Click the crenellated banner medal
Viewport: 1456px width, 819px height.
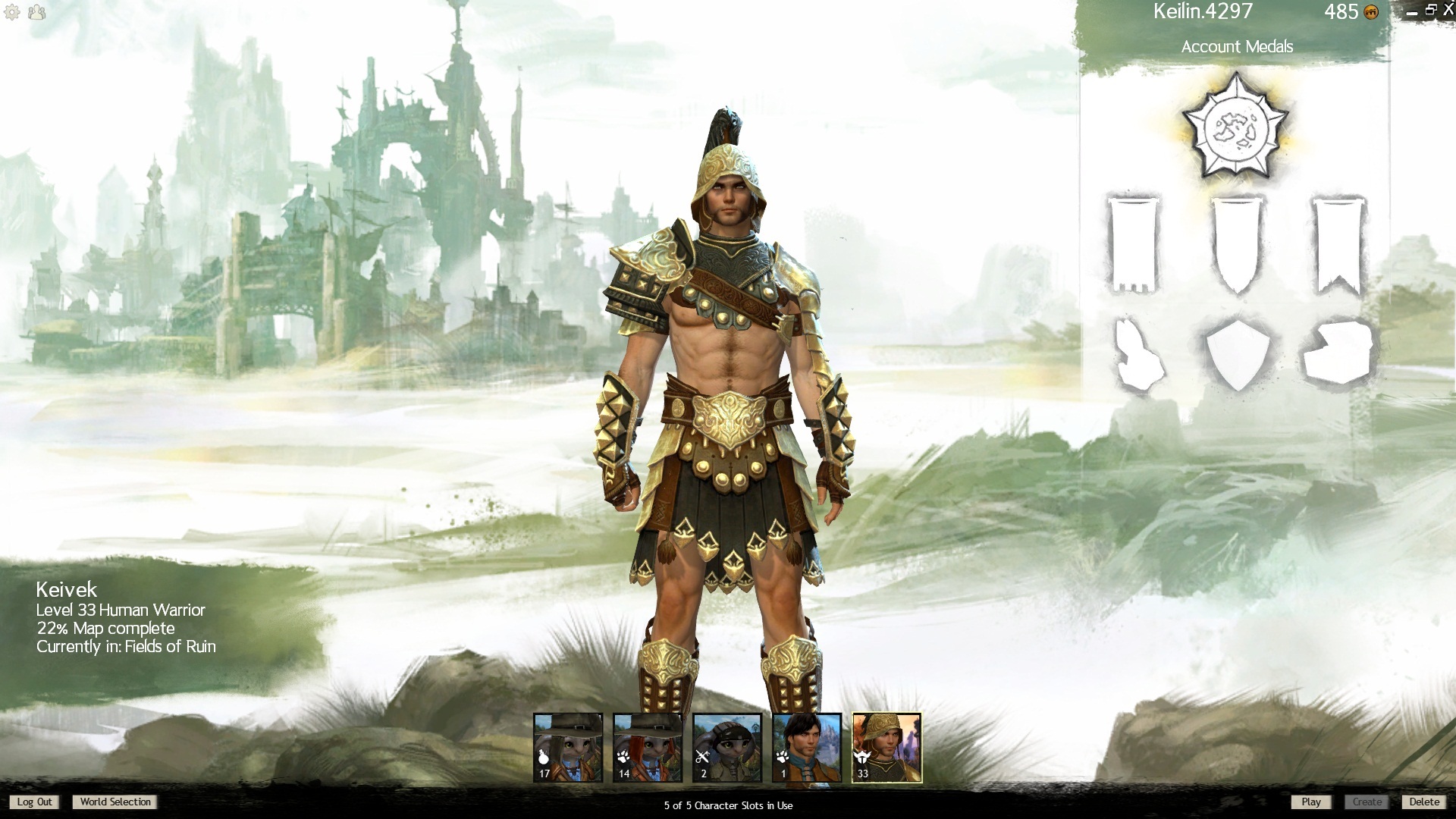pos(1134,244)
